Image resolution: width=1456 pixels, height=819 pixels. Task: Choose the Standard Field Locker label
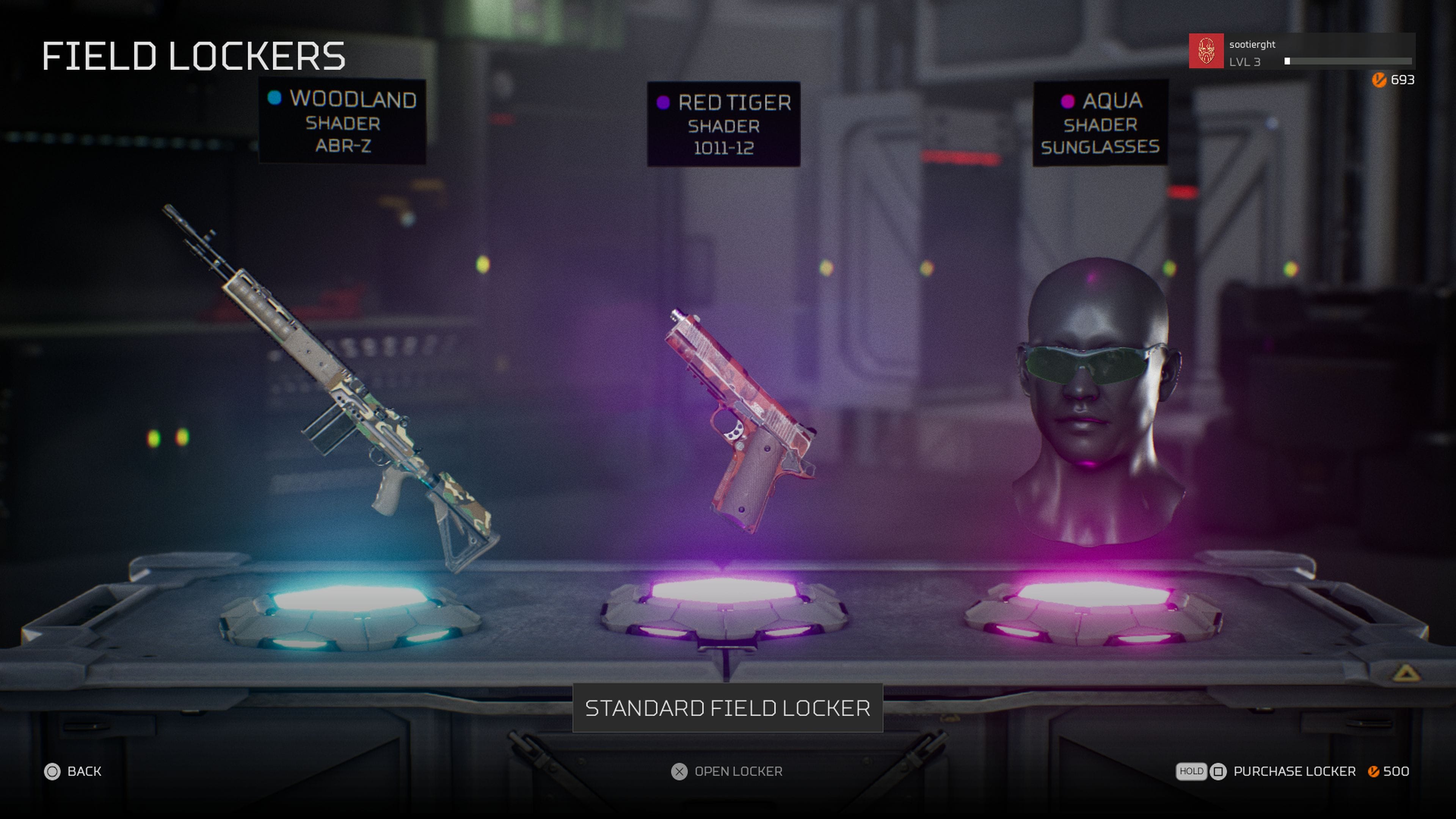point(728,708)
